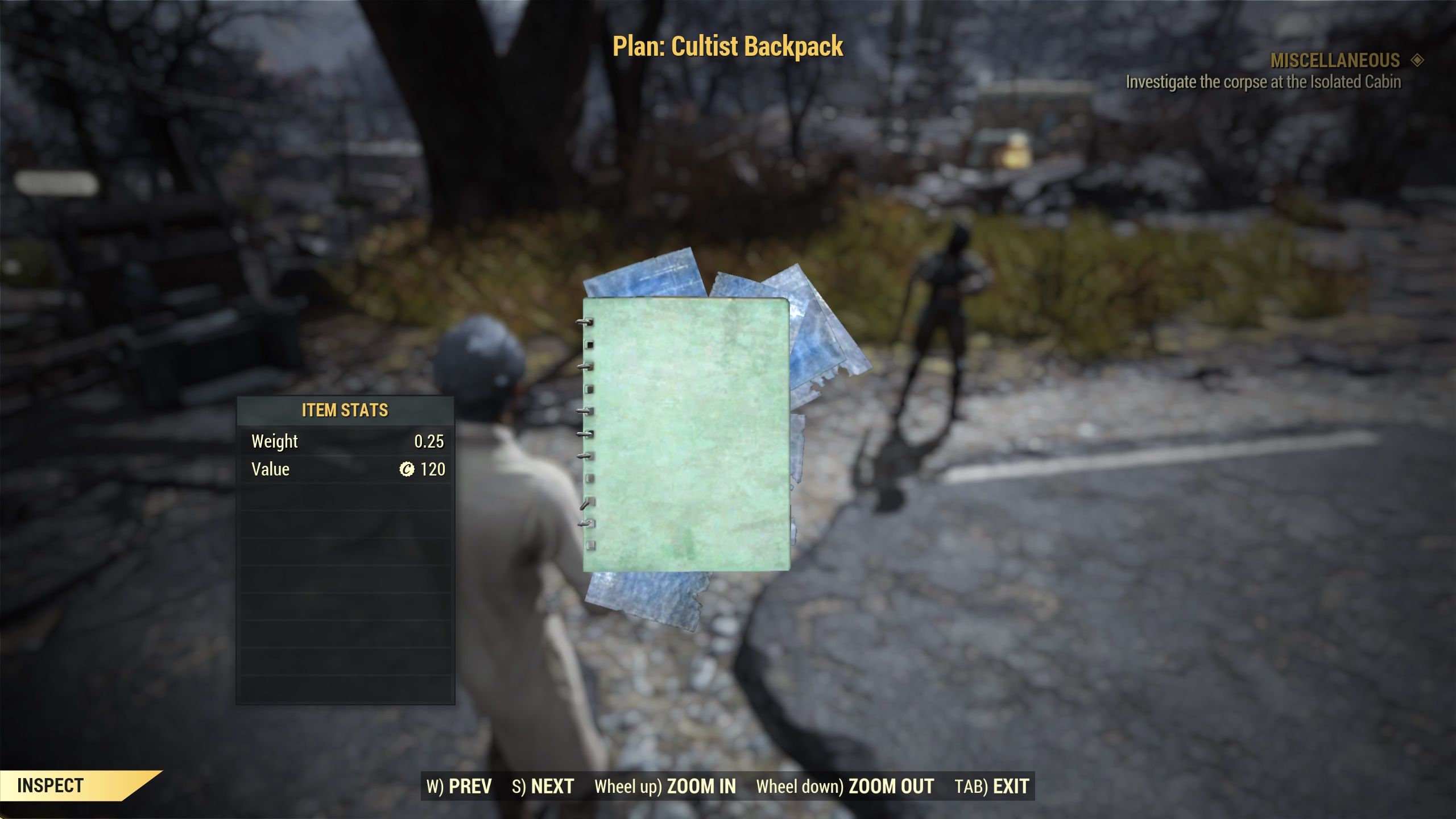The image size is (1456, 819).
Task: Toggle to the NEXT item view
Action: tap(543, 786)
